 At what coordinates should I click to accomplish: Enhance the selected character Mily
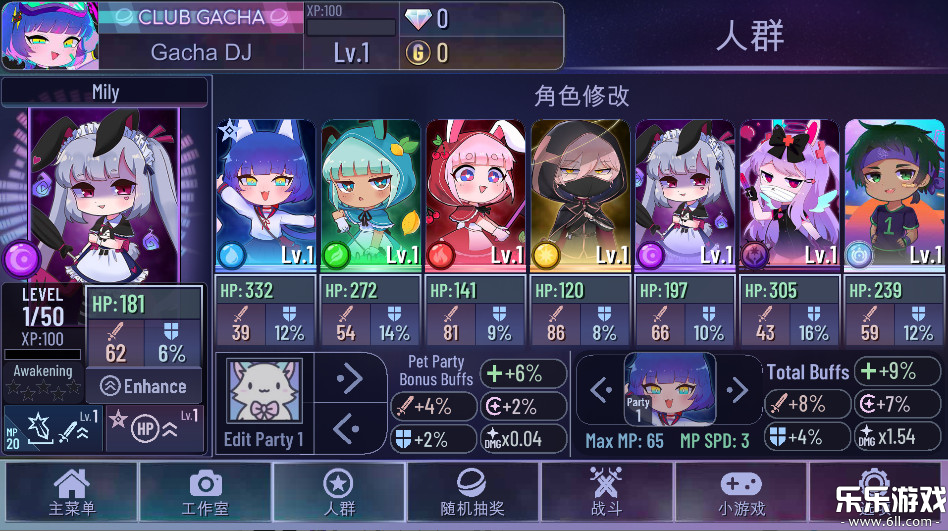tap(144, 387)
